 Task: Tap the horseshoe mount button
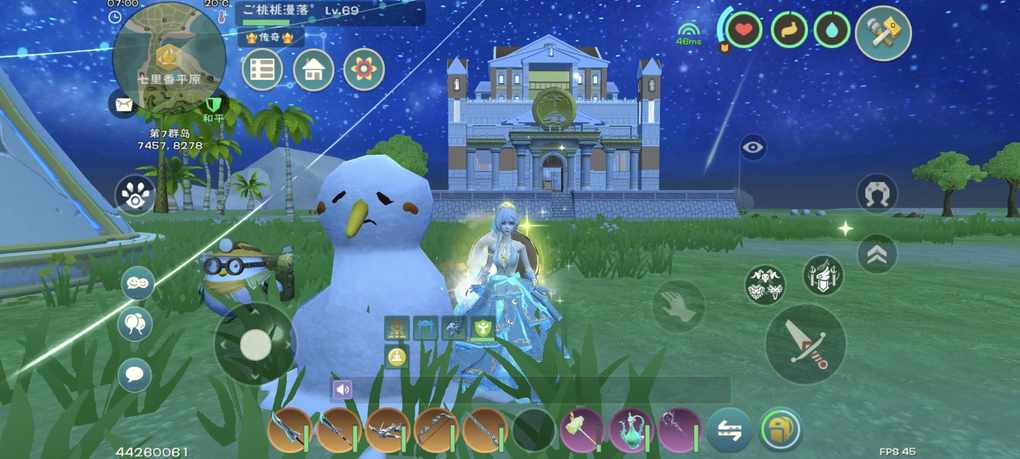877,194
